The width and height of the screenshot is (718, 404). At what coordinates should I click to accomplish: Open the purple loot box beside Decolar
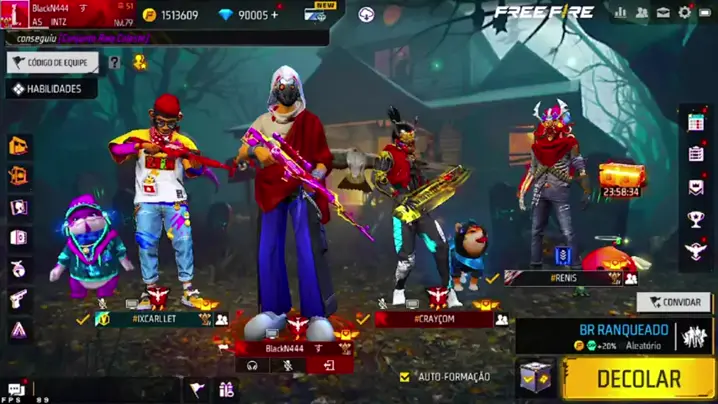click(536, 378)
